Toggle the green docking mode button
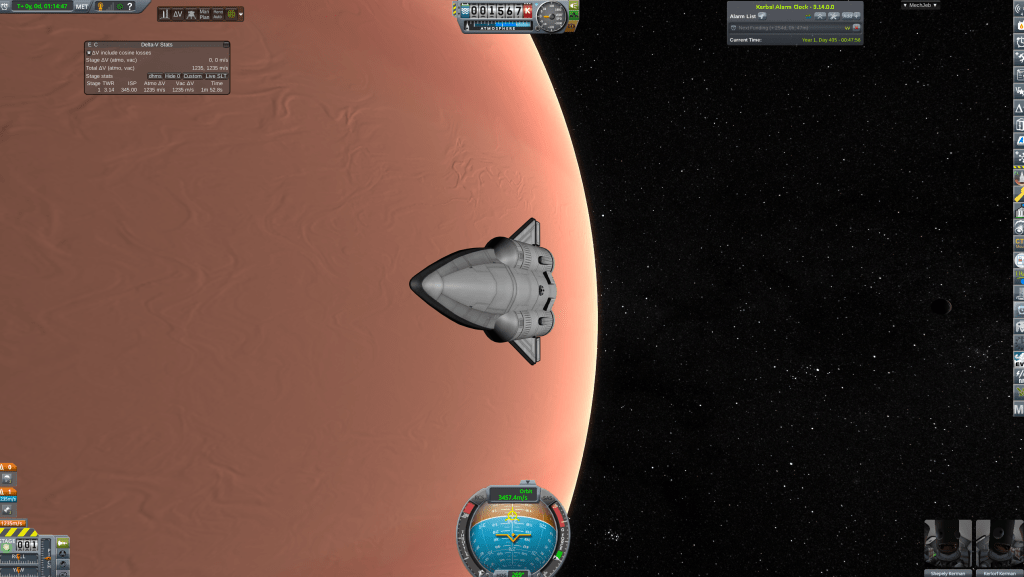Screen dimensions: 1024x577 pyautogui.click(x=62, y=542)
